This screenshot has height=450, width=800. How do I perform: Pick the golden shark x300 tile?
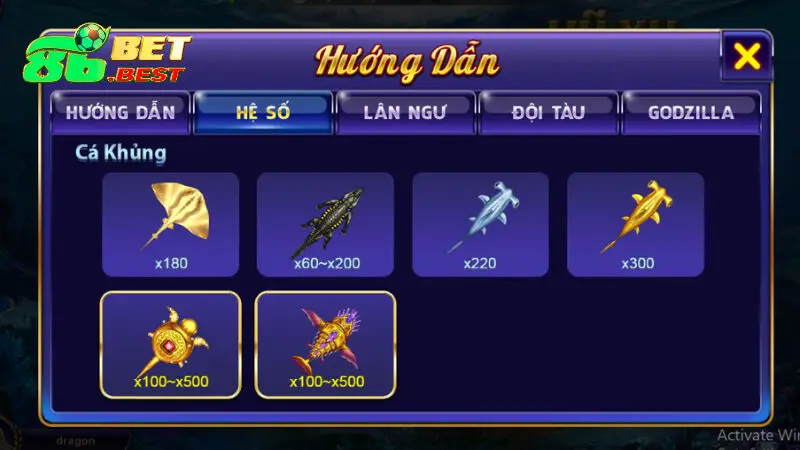636,224
